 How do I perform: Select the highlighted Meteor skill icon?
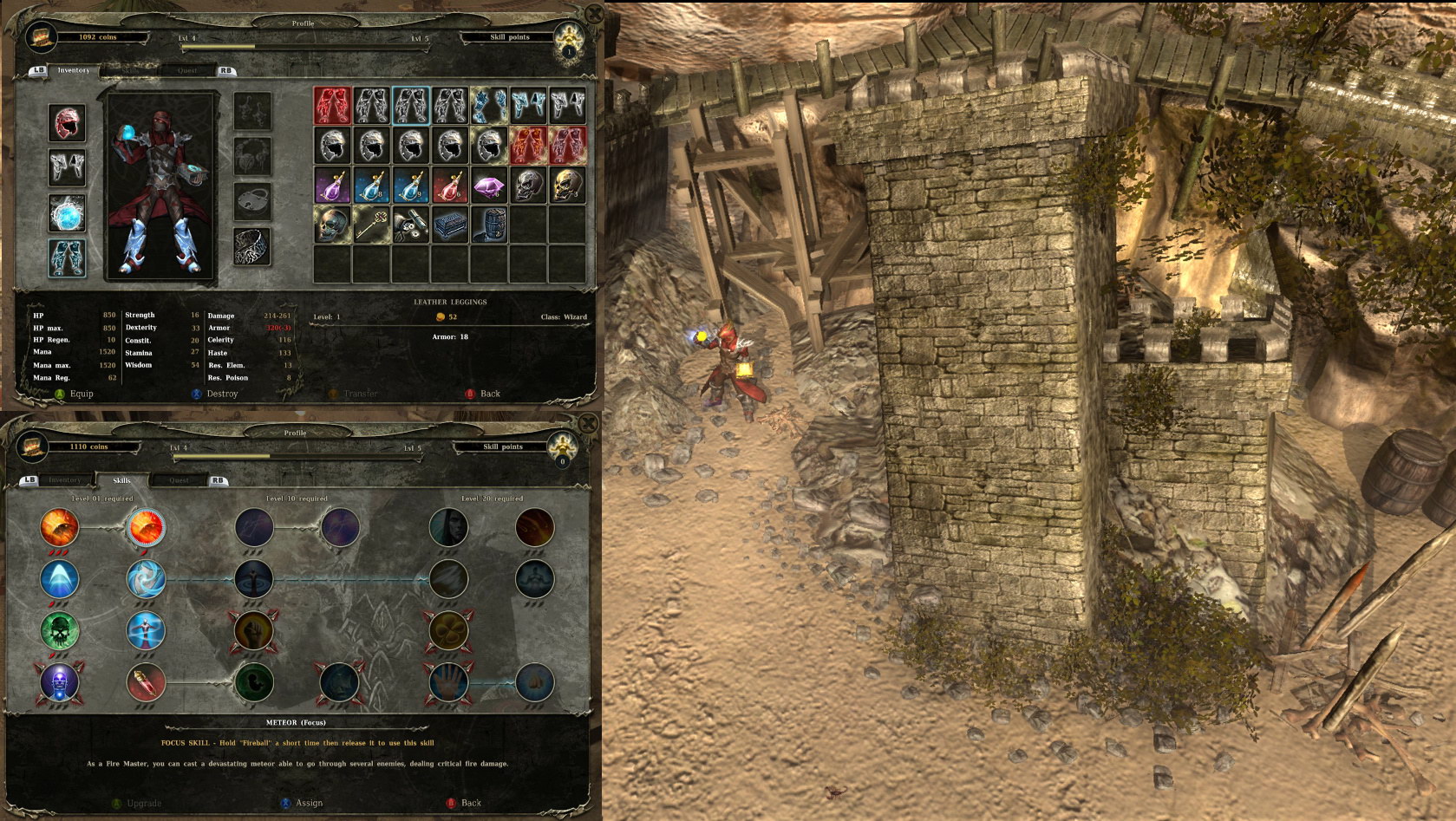tap(146, 527)
